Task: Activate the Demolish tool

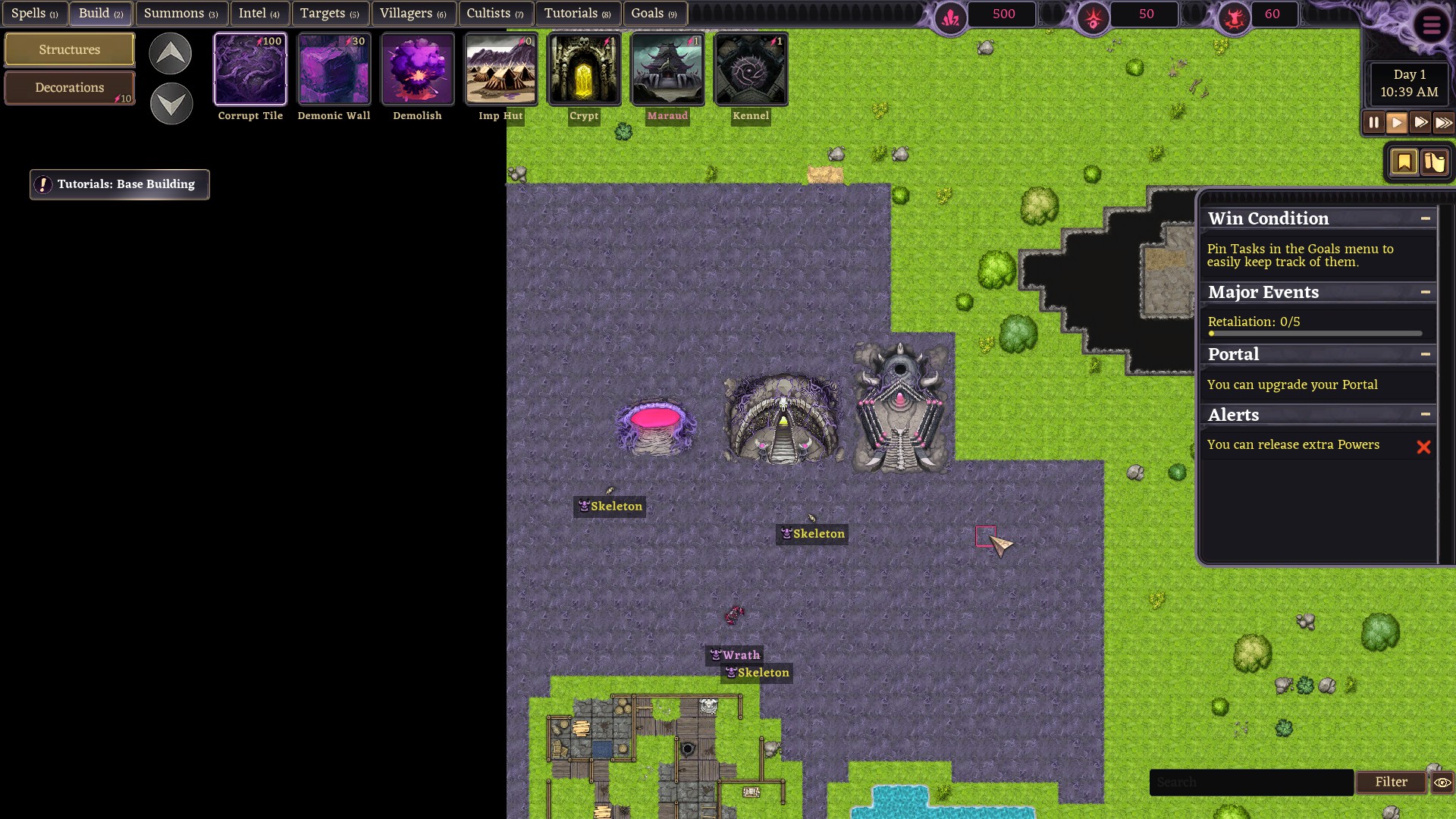Action: [x=417, y=70]
